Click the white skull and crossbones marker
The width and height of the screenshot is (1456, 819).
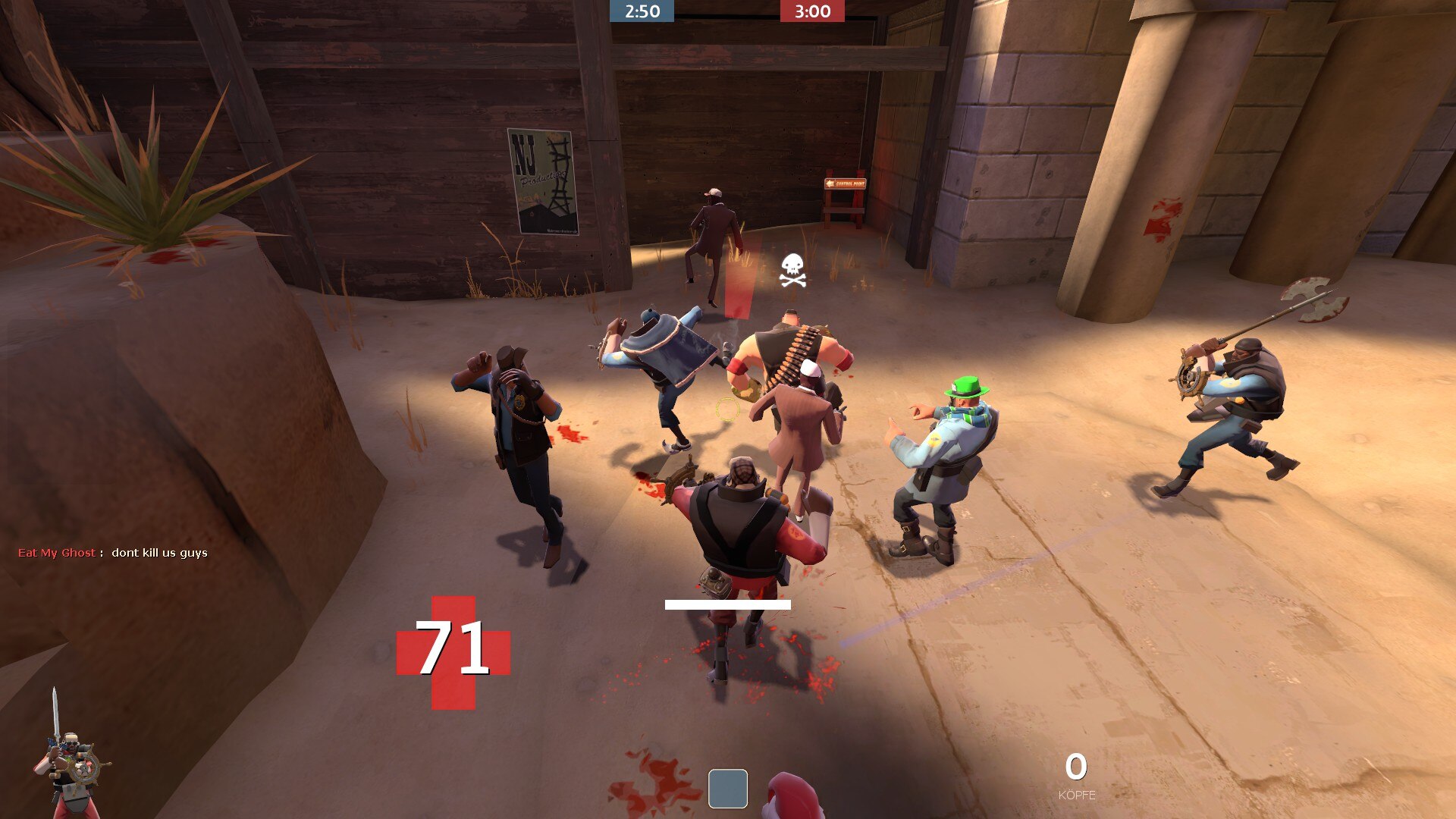(x=792, y=271)
